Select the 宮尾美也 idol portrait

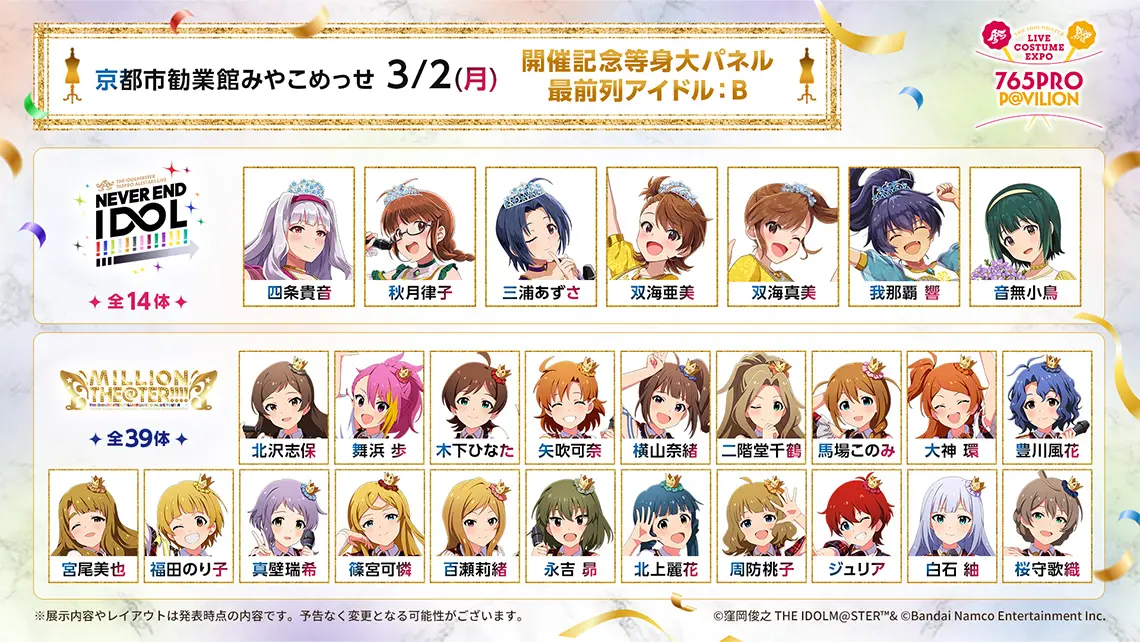[x=93, y=526]
